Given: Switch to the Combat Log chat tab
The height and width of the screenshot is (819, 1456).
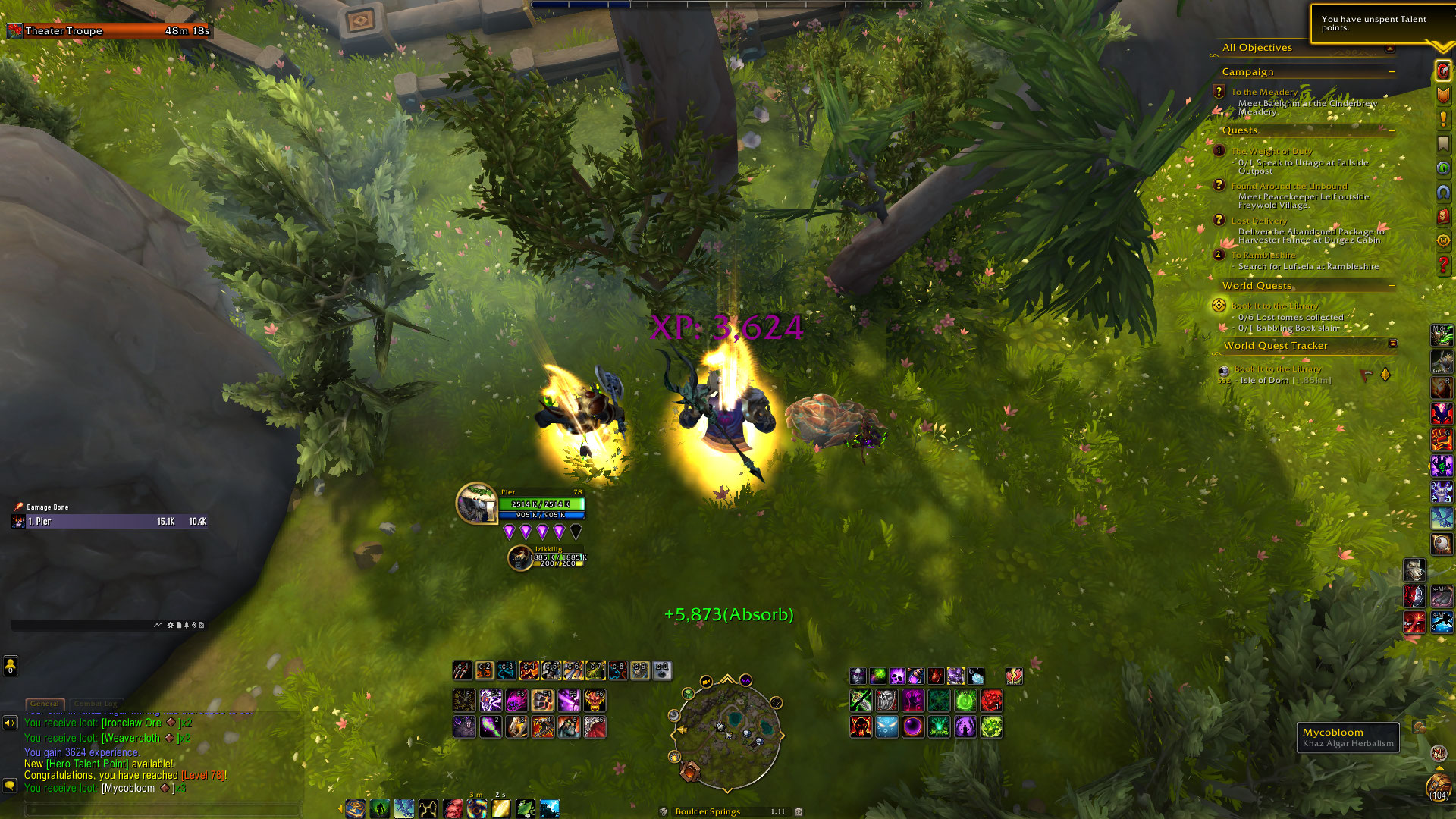Looking at the screenshot, I should [96, 704].
